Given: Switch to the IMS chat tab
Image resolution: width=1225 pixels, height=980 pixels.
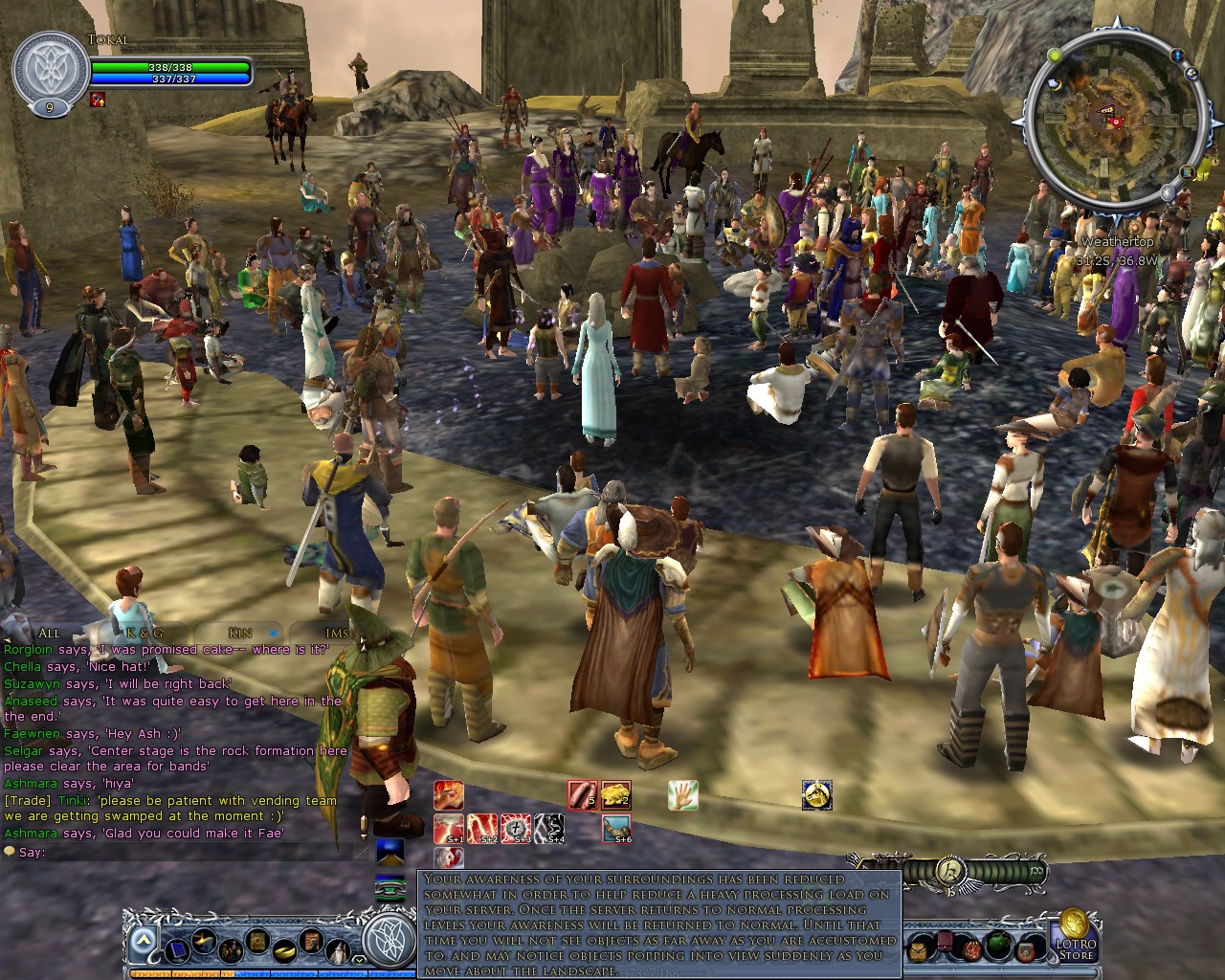Looking at the screenshot, I should 334,634.
